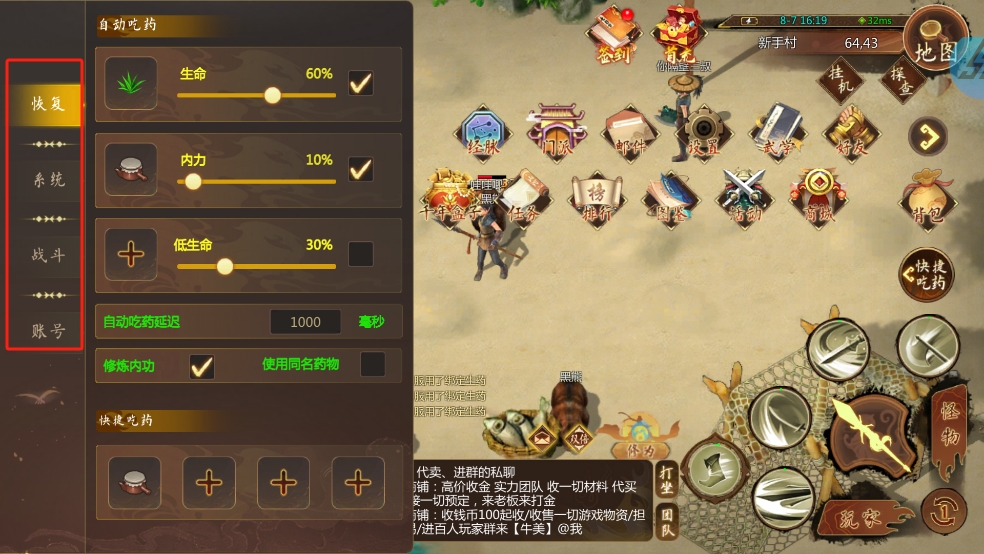Add a potion to the 低生命 slot
The image size is (984, 554).
131,254
